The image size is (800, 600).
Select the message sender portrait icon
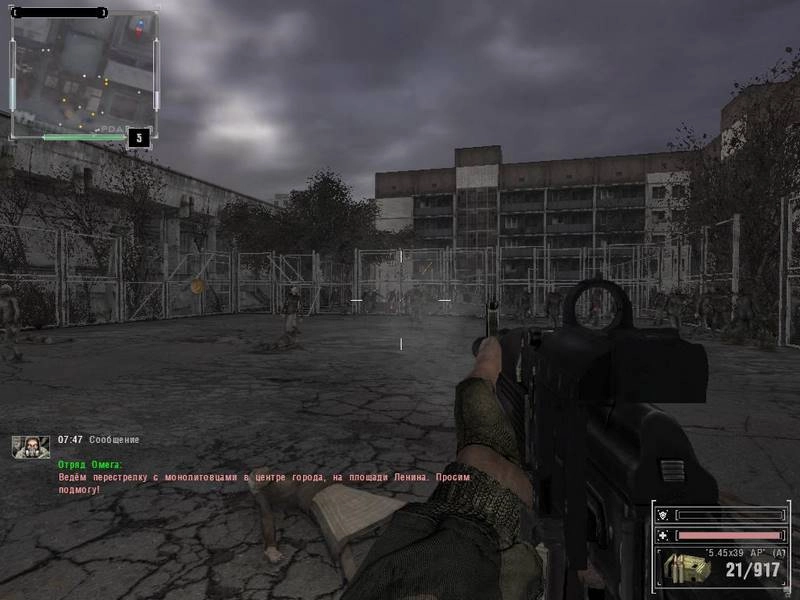pyautogui.click(x=30, y=447)
